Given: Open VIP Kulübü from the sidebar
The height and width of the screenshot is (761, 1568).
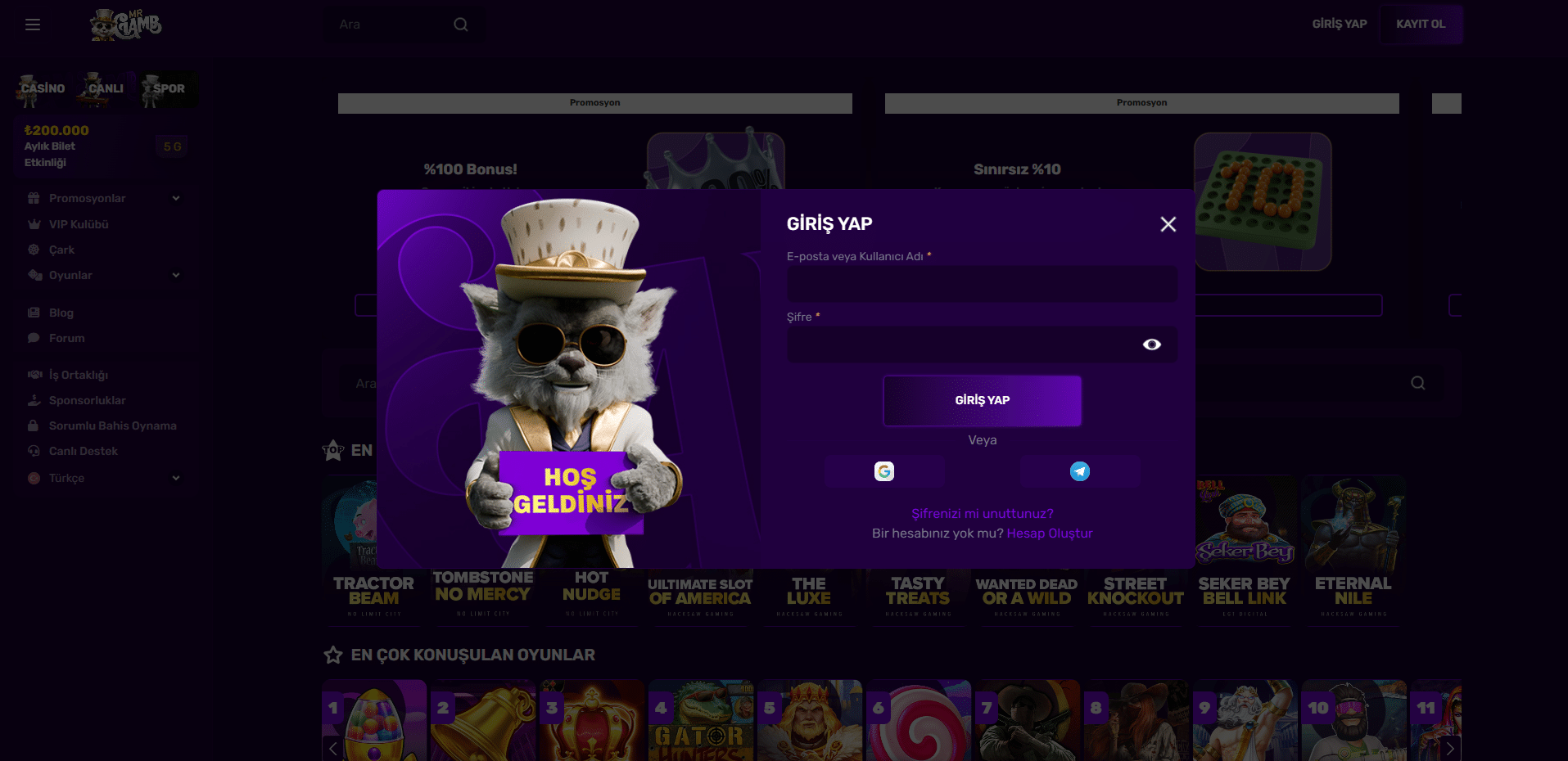Looking at the screenshot, I should [x=79, y=224].
